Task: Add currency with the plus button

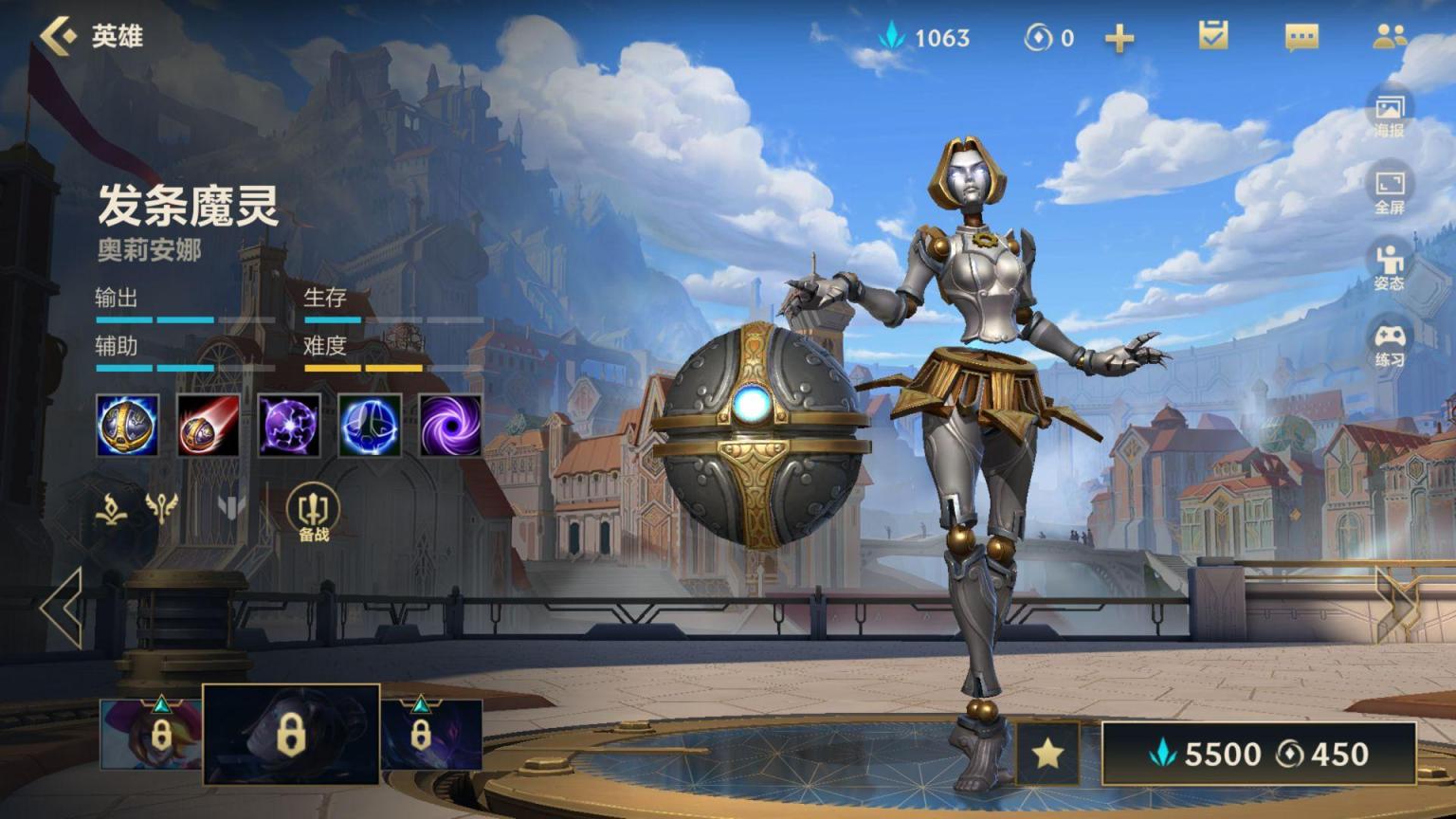Action: click(1119, 38)
